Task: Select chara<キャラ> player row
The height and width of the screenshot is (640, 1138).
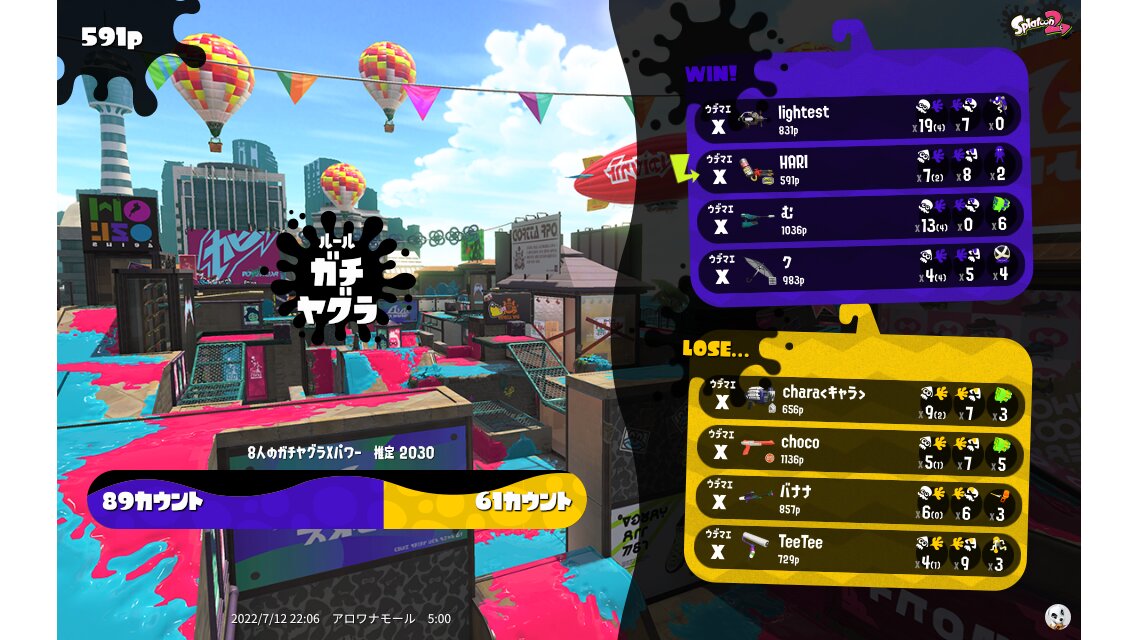Action: (x=858, y=400)
